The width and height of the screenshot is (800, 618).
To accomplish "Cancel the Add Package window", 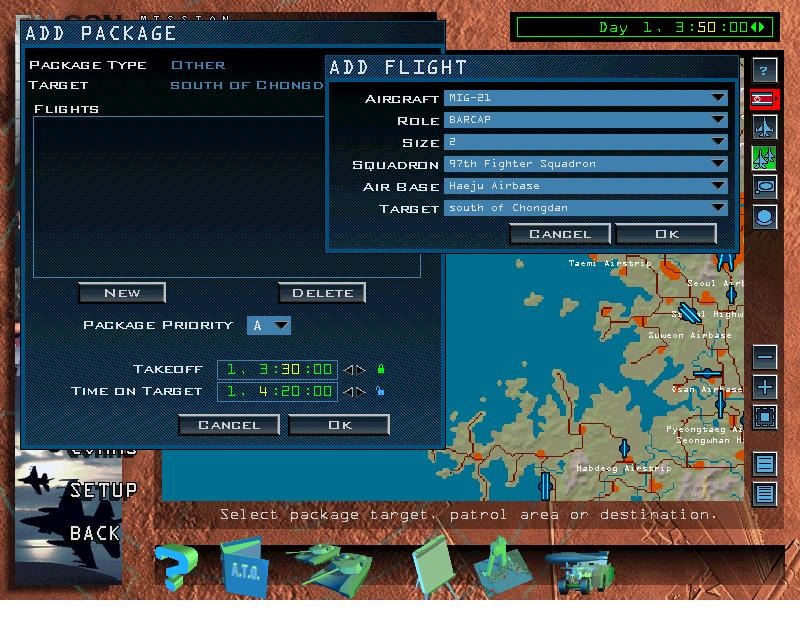I will (229, 425).
